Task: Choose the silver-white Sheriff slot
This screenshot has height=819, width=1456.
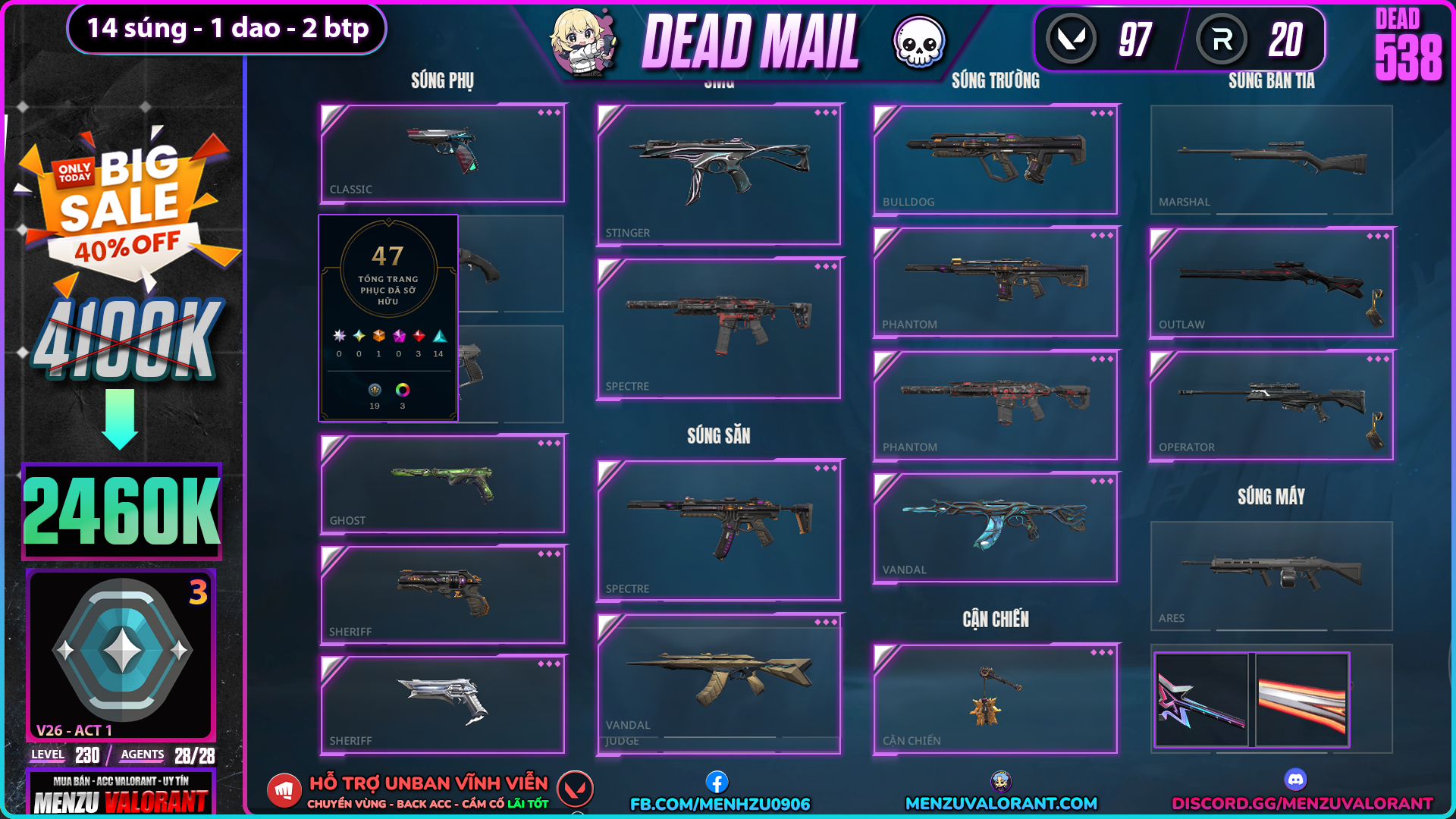Action: click(x=443, y=704)
